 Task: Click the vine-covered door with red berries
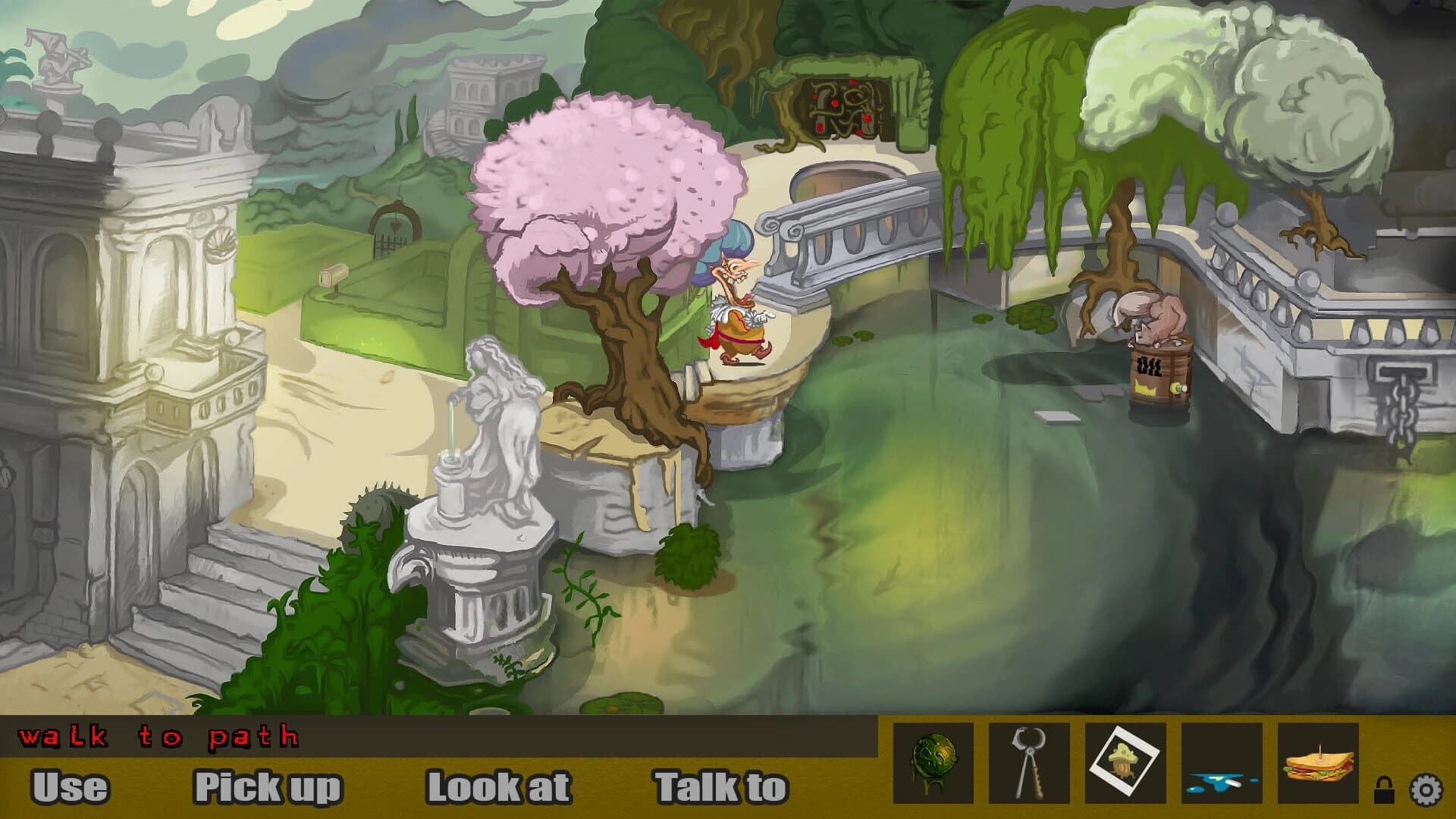pyautogui.click(x=842, y=106)
